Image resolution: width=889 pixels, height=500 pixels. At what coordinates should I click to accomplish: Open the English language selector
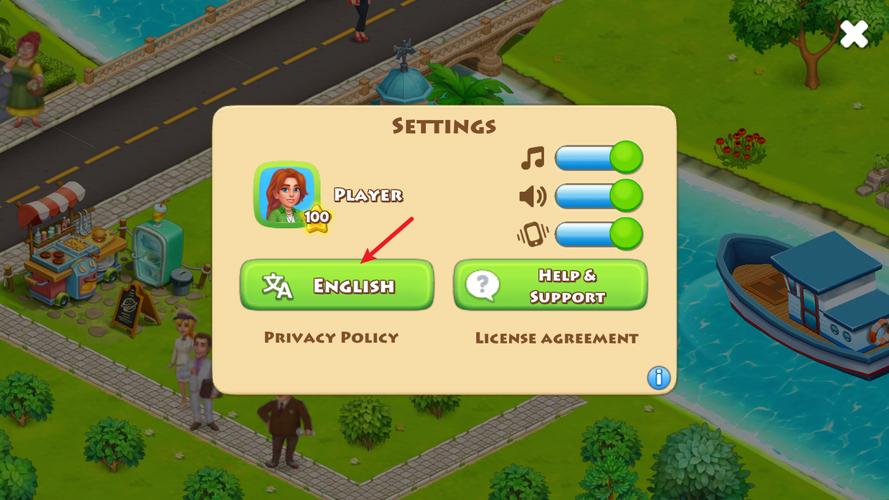[x=337, y=285]
